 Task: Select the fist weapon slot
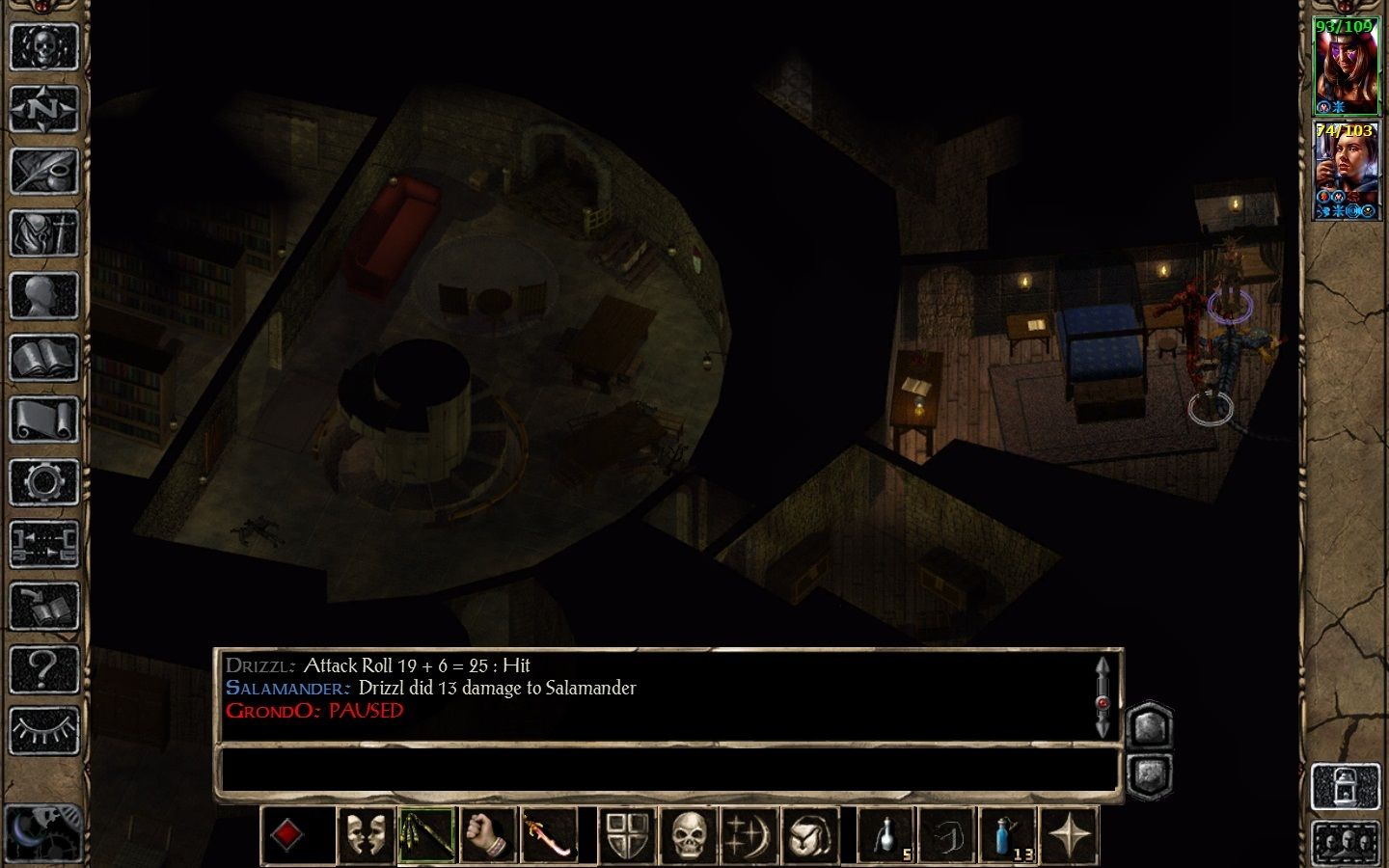click(x=488, y=835)
